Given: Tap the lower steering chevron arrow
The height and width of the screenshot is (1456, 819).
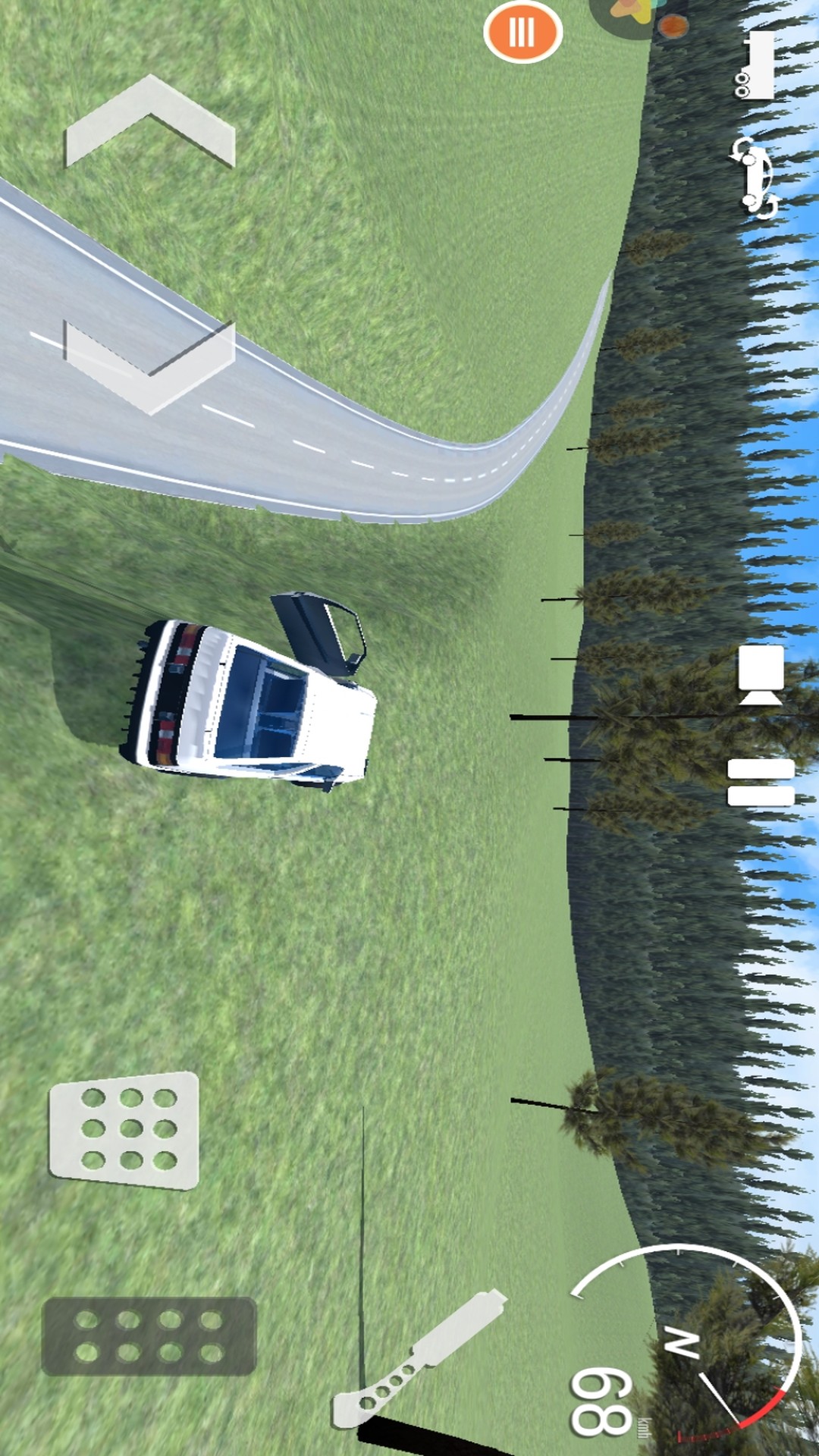Looking at the screenshot, I should pos(150,366).
